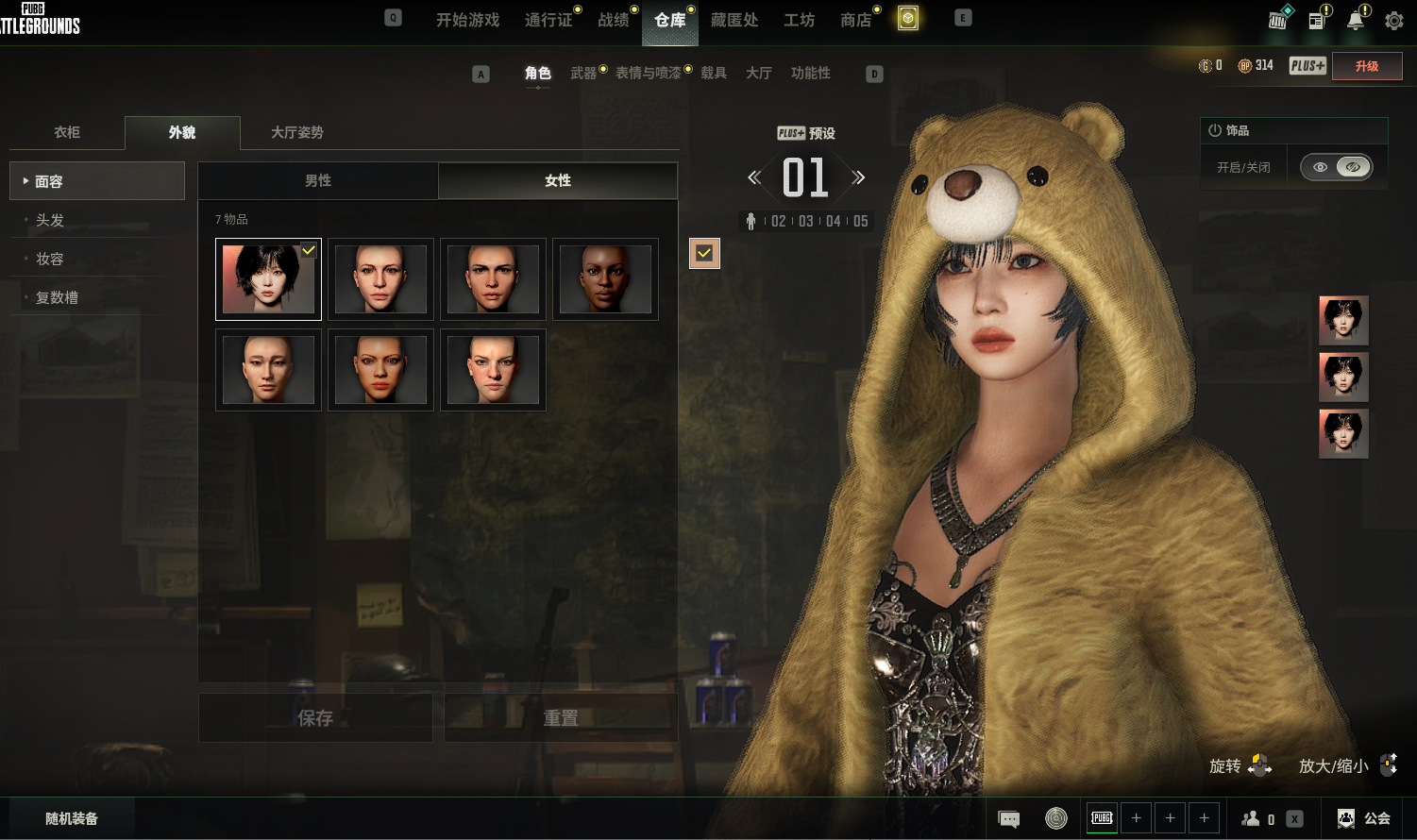Image resolution: width=1417 pixels, height=840 pixels.
Task: Open the 开始游戏 (Start Game) menu
Action: point(467,20)
